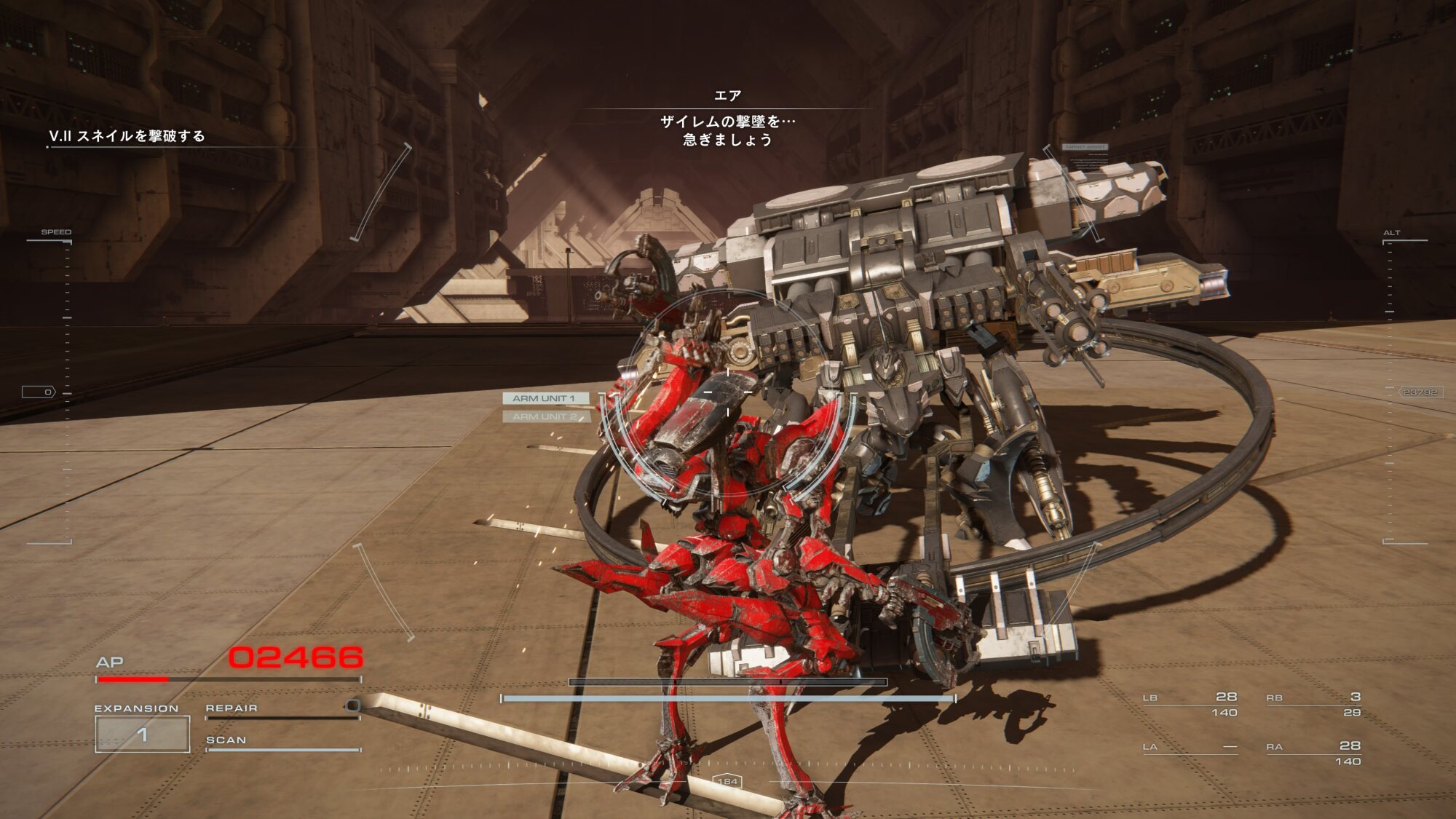Select the ARM UNIT 2 tag
The width and height of the screenshot is (1456, 819).
click(545, 416)
